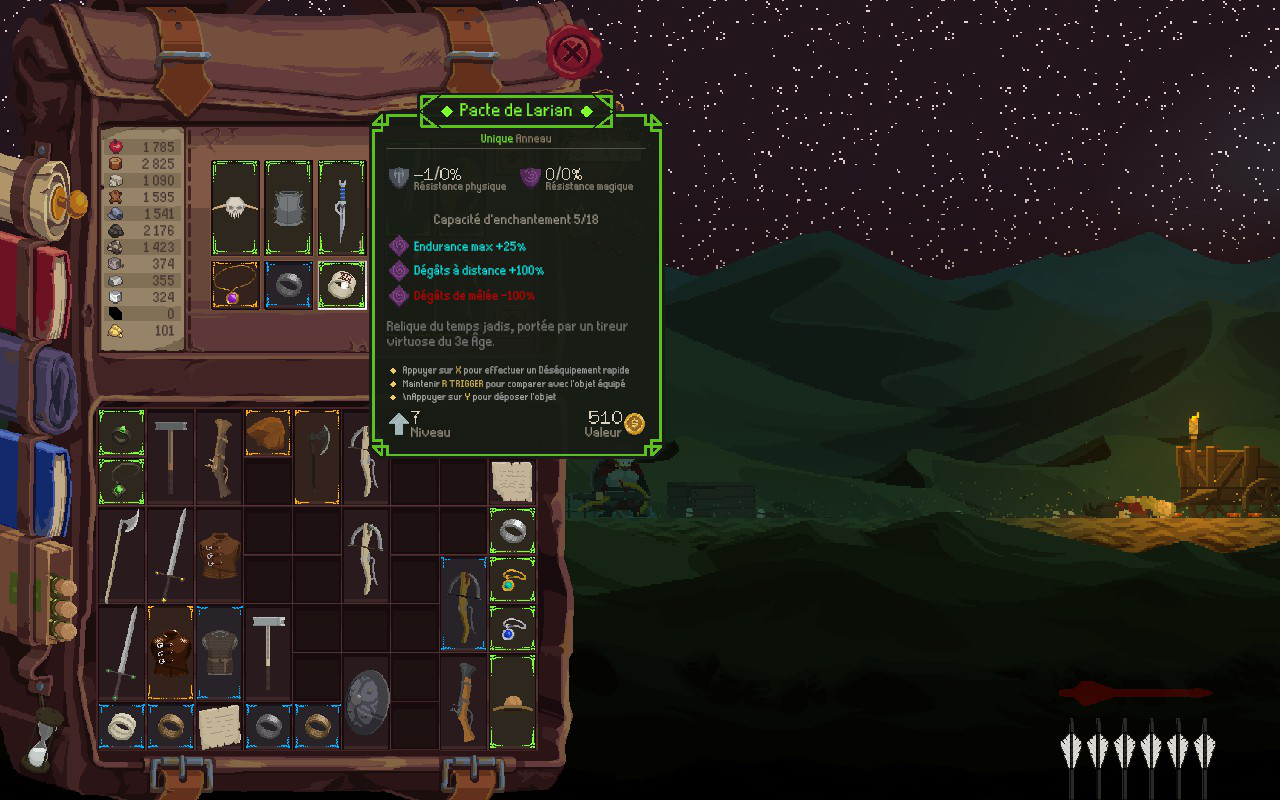Select the blue sapphire amulet
Viewport: 1280px width, 800px height.
(x=513, y=629)
